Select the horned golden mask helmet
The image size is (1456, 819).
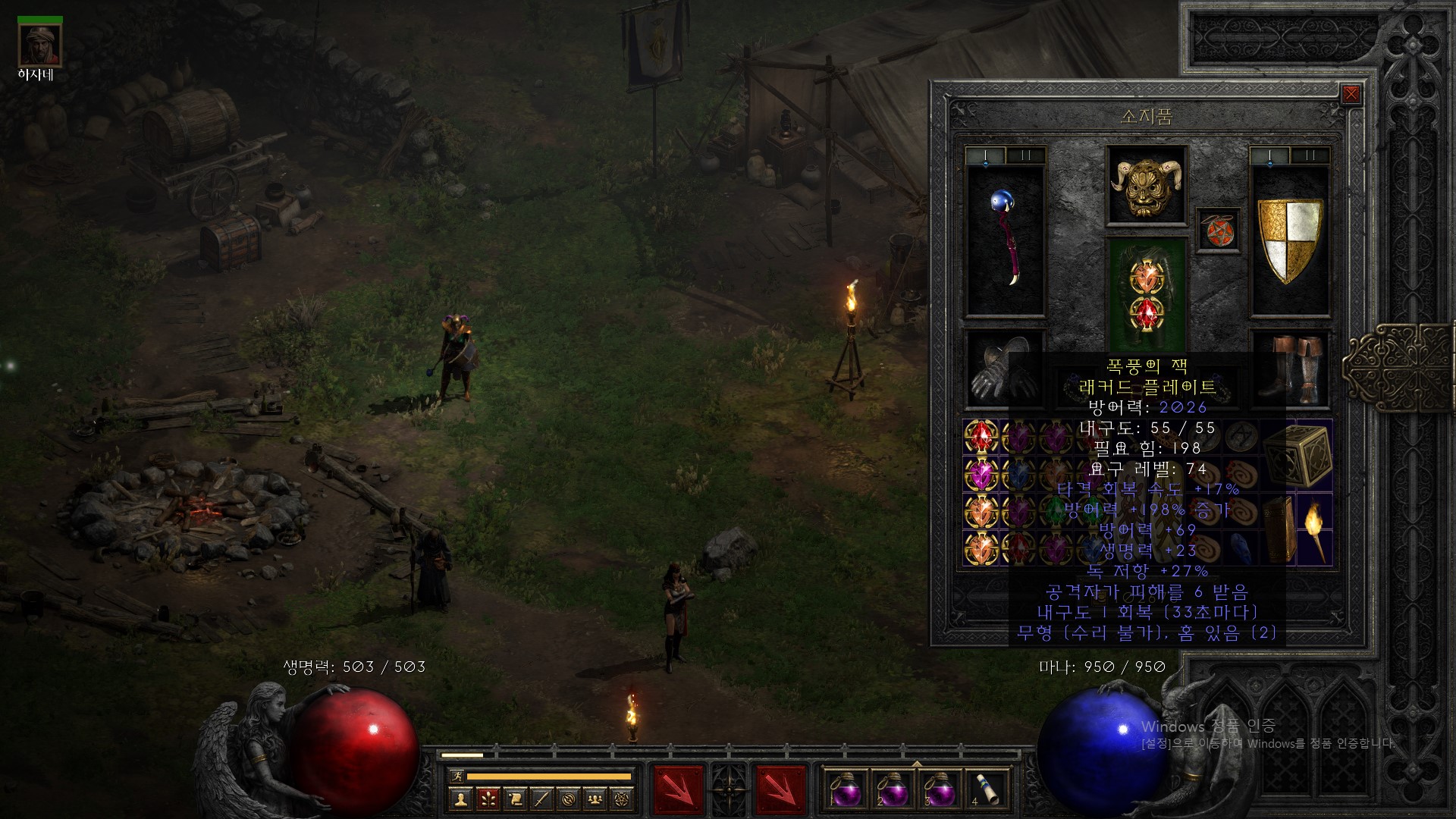1146,185
